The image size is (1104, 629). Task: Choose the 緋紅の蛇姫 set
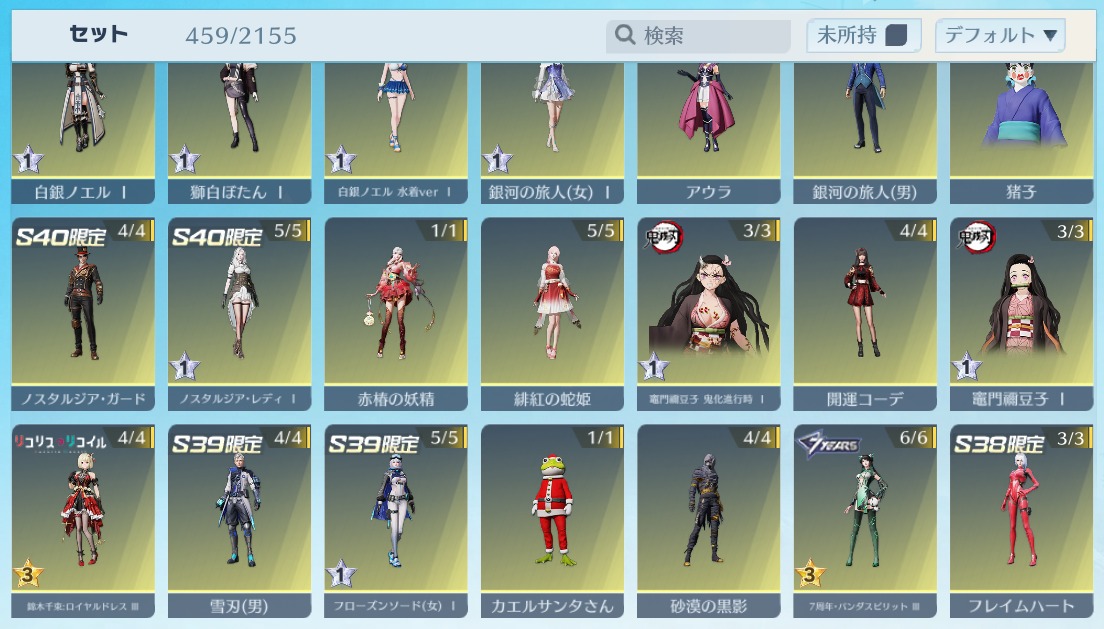[552, 312]
